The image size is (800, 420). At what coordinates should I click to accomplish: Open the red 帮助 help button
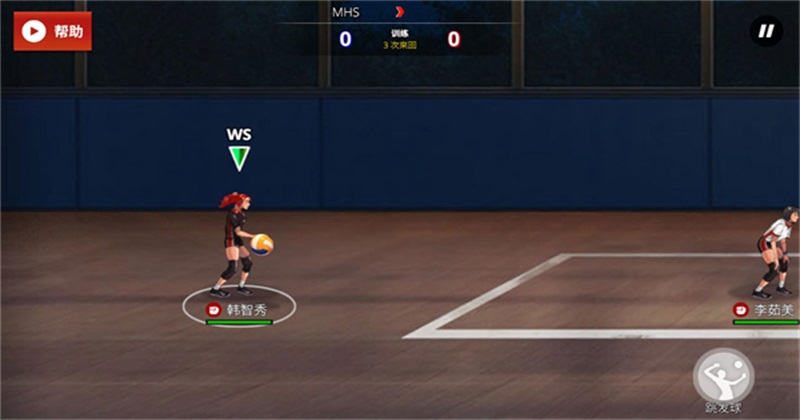point(52,31)
